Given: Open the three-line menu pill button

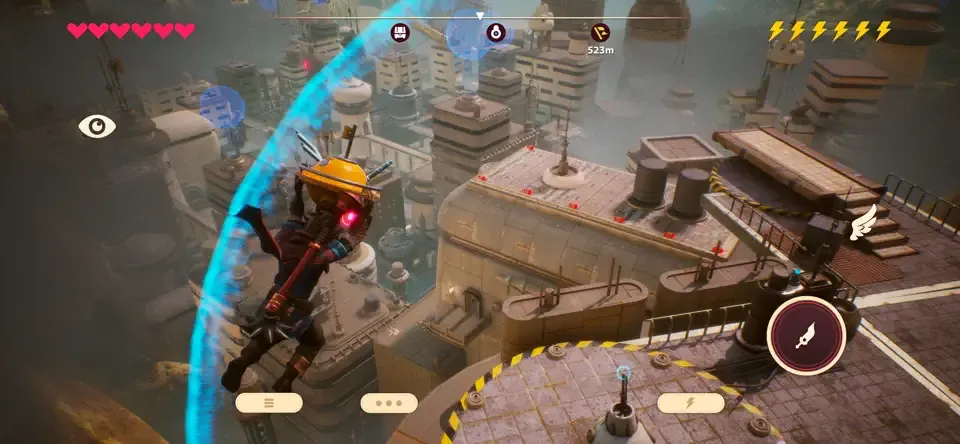Looking at the screenshot, I should (x=269, y=403).
